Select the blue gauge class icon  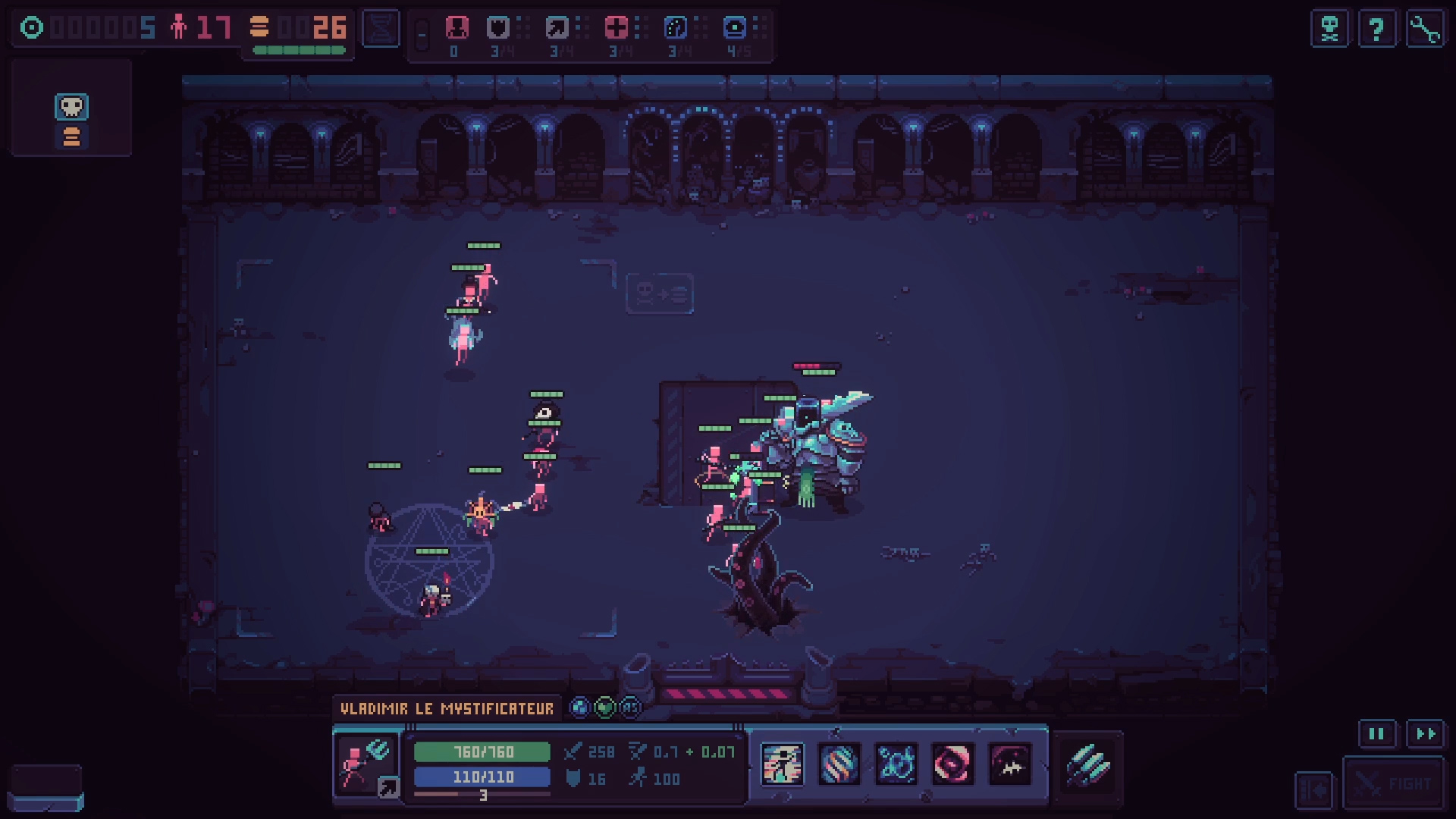tap(675, 29)
